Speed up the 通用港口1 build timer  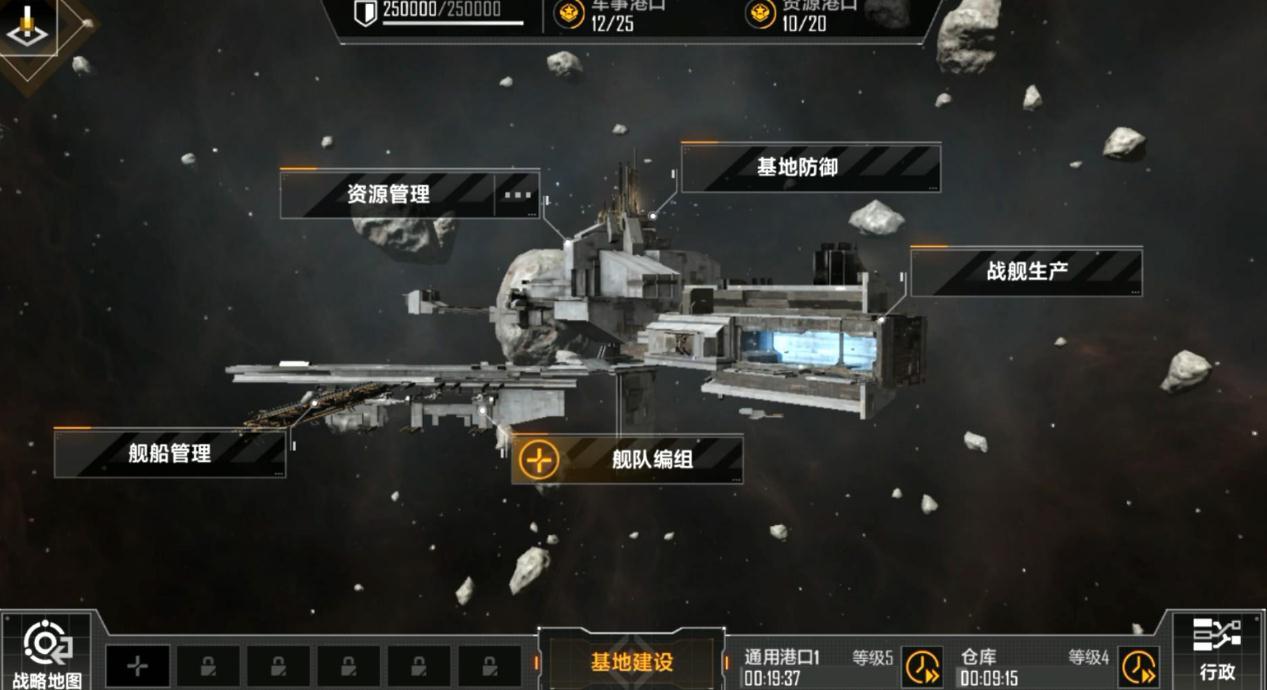921,667
